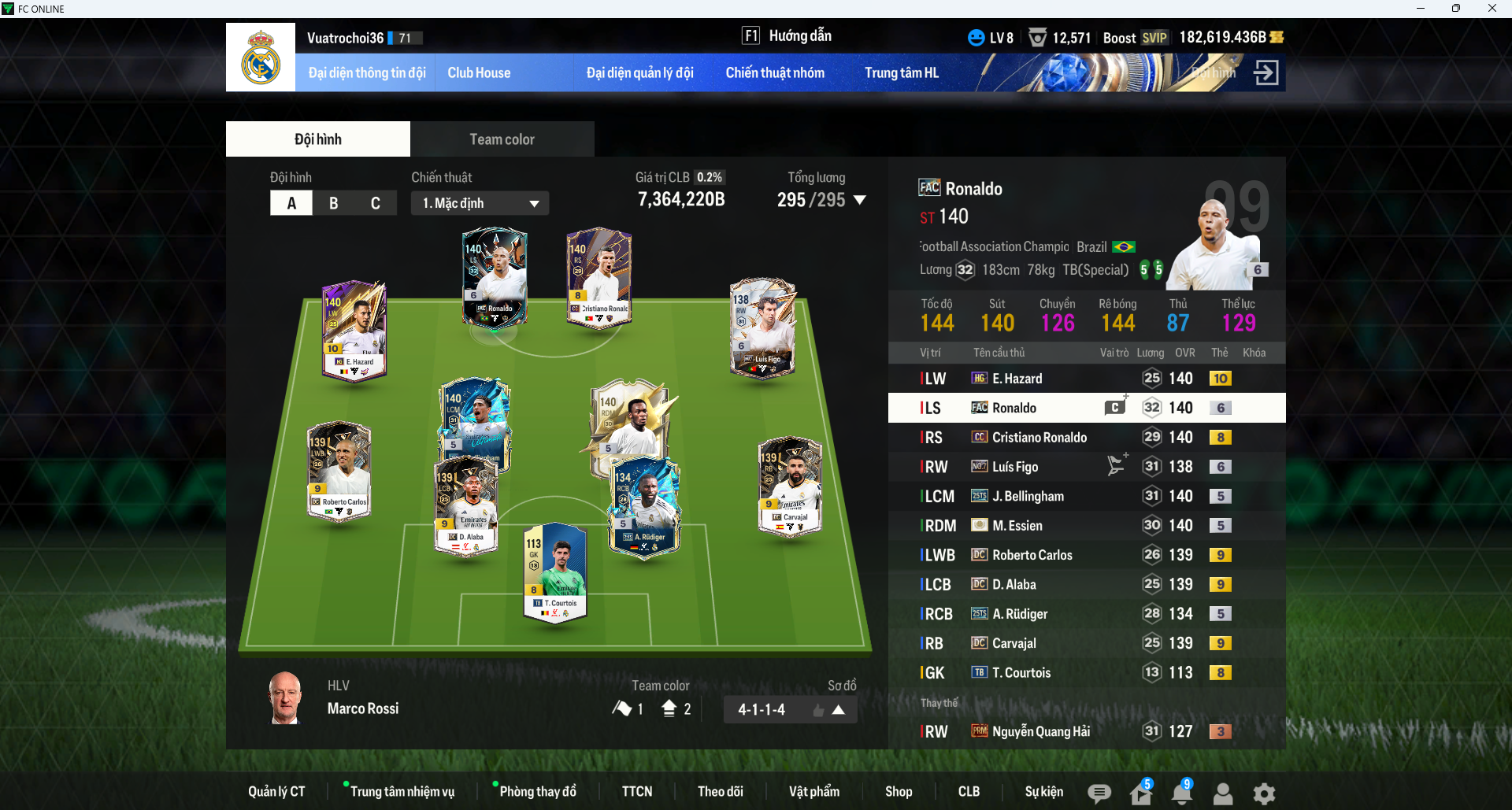1512x810 pixels.
Task: Open Trung tâm nhiệm vụ mission center
Action: (402, 791)
